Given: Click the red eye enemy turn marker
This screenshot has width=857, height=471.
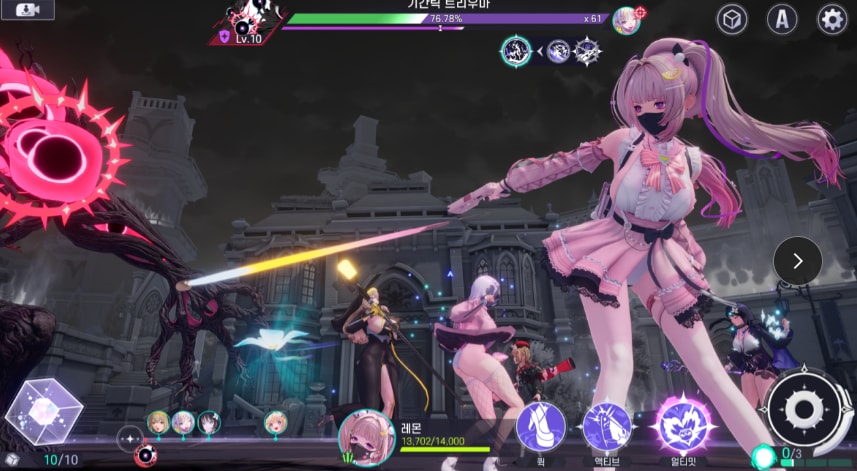Looking at the screenshot, I should click(144, 456).
